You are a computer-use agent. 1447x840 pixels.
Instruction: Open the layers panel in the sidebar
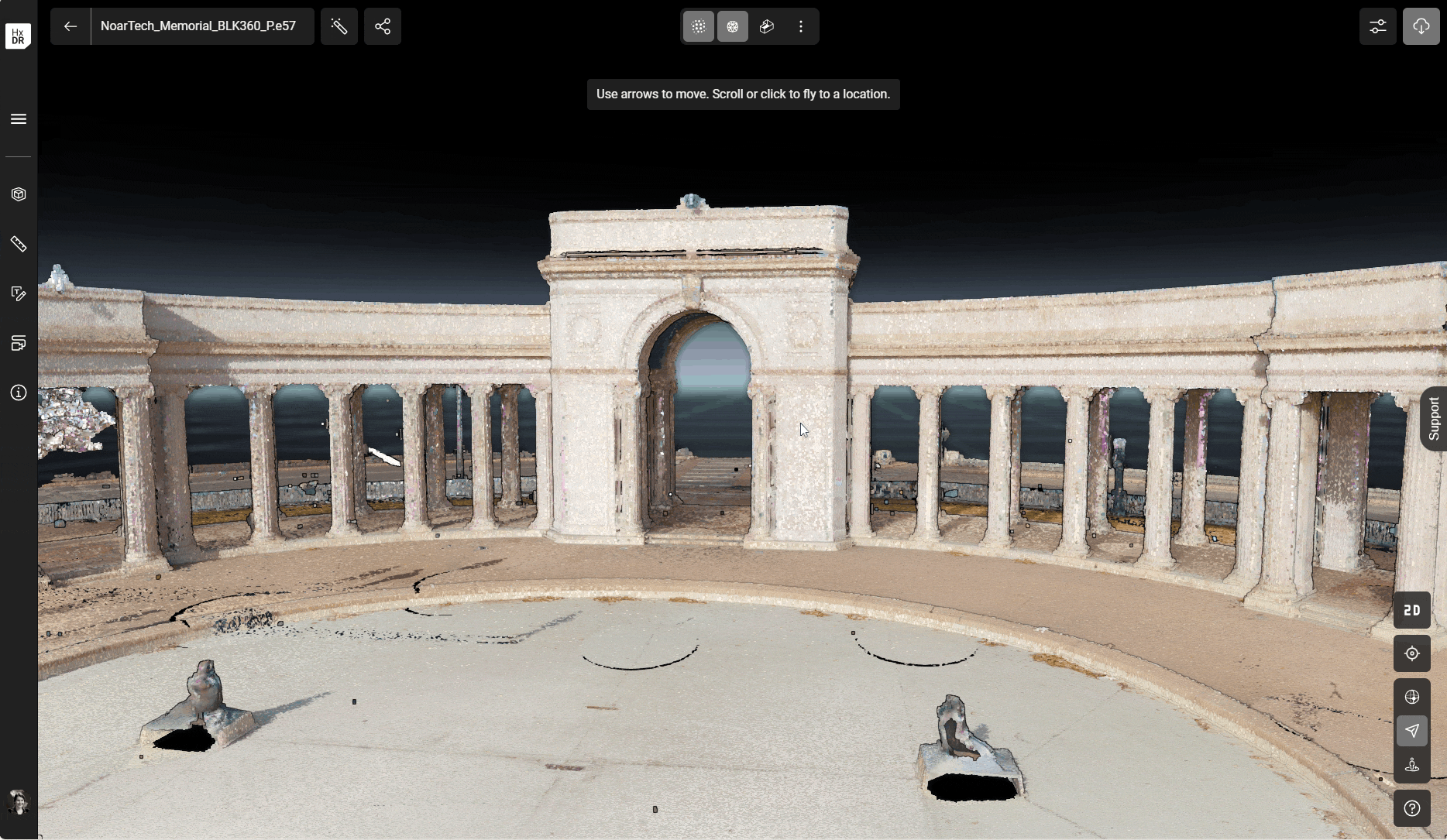19,343
